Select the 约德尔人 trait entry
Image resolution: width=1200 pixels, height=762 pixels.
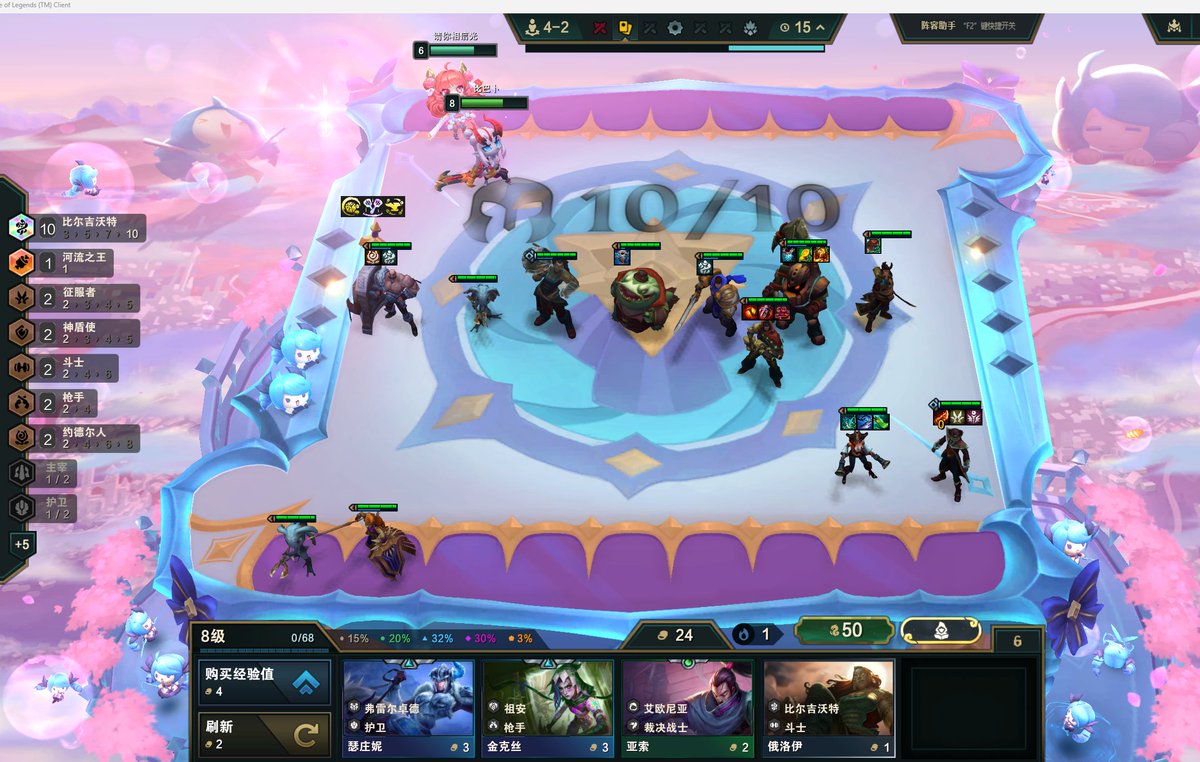75,438
